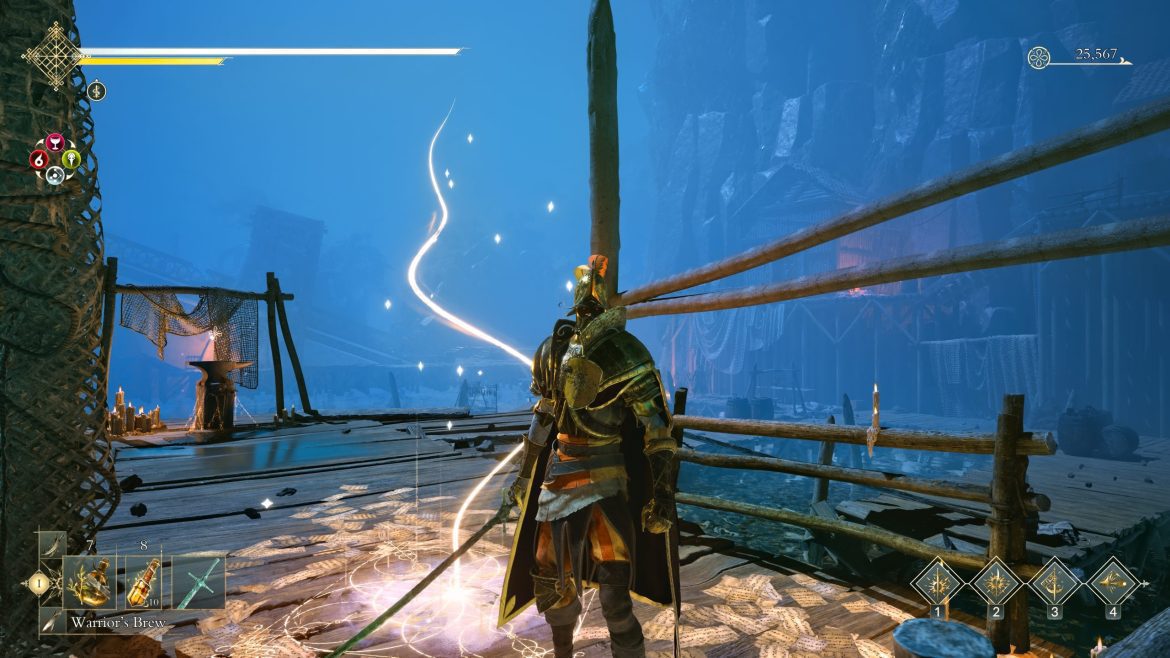Use the amber vial consumable slot
The width and height of the screenshot is (1170, 658).
144,582
